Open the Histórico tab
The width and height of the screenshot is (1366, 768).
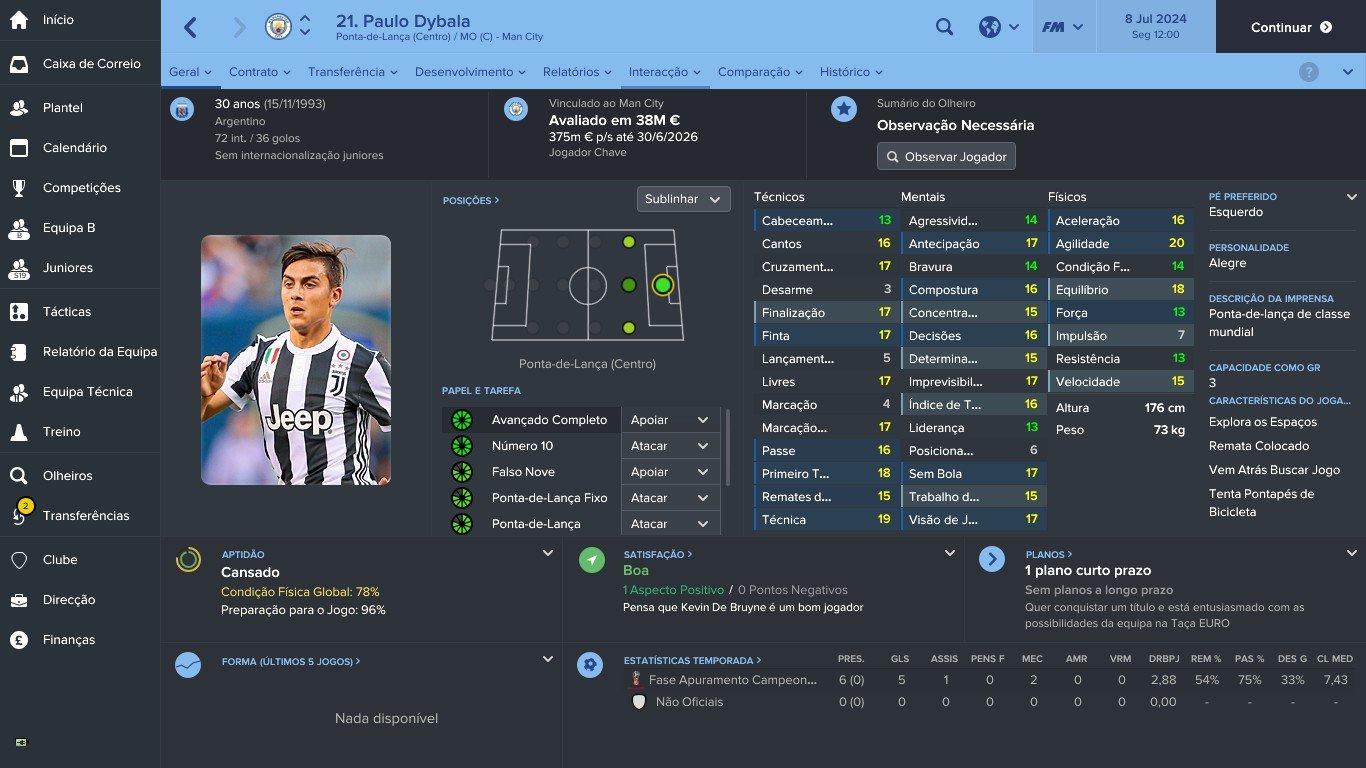tap(851, 72)
